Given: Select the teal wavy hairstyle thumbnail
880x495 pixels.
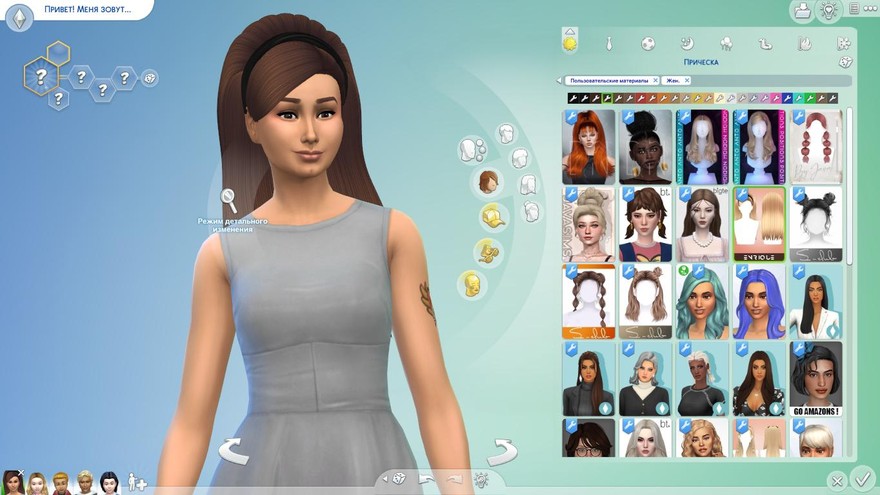Looking at the screenshot, I should point(701,302).
